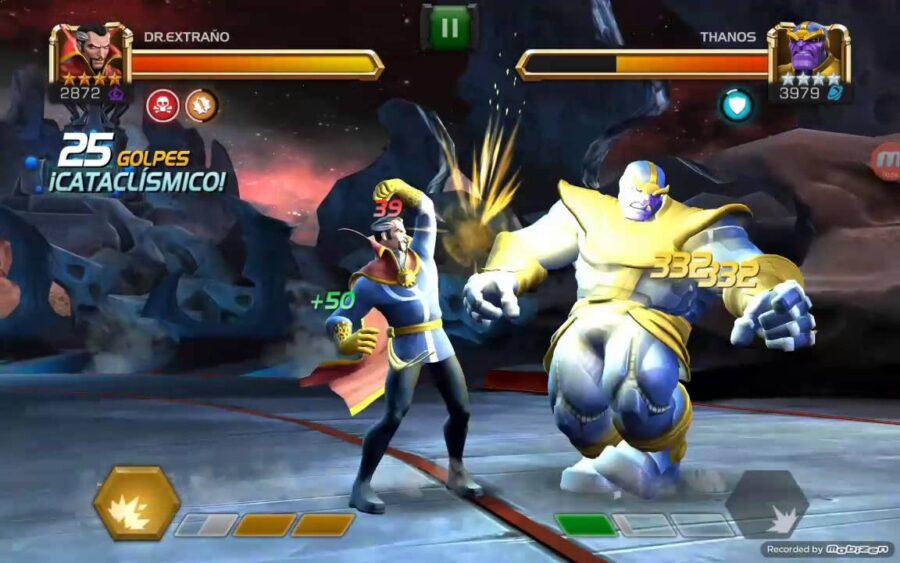Tap Thanos's champion portrait
The width and height of the screenshot is (900, 563).
point(808,53)
